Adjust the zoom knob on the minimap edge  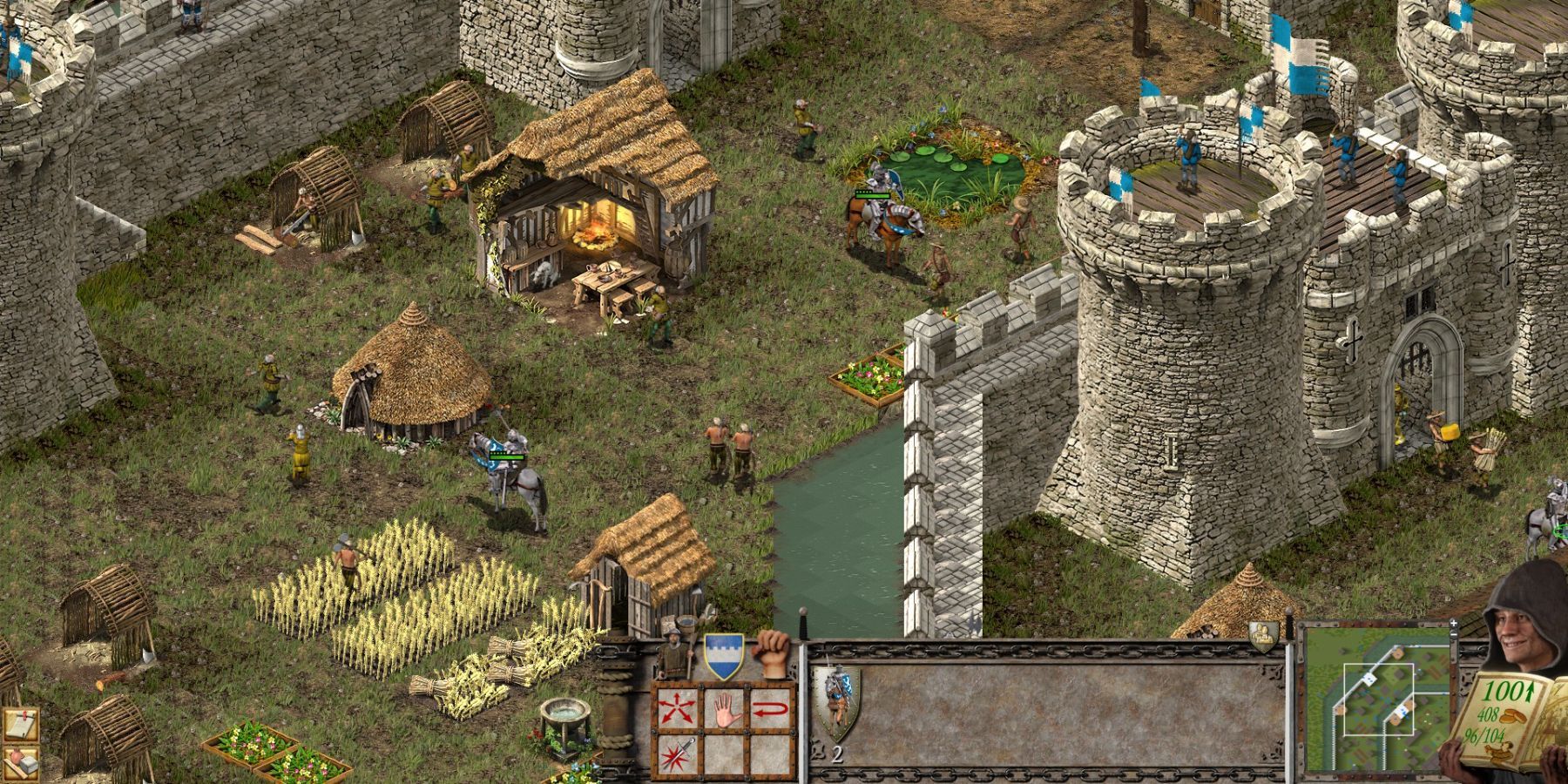tap(1454, 635)
